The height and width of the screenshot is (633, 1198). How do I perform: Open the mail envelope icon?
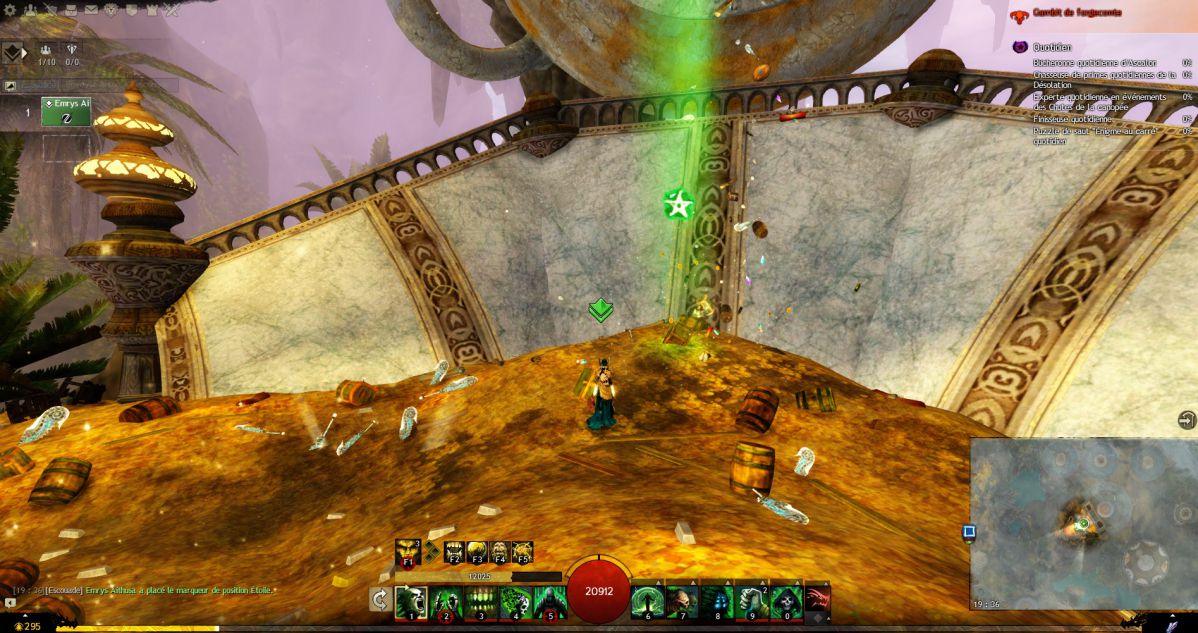coord(91,10)
